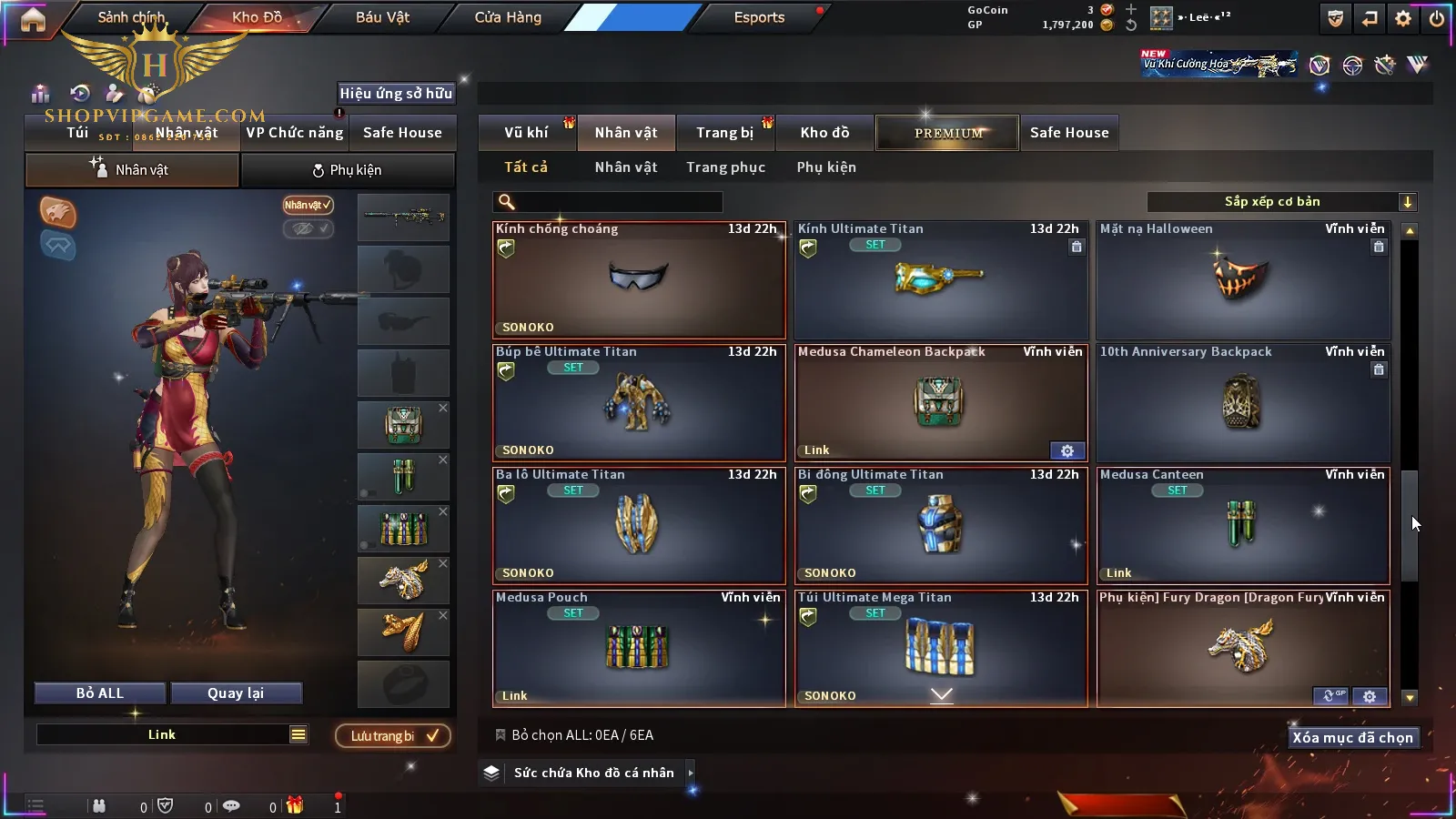Filter items by Trang phục
The height and width of the screenshot is (819, 1456).
pyautogui.click(x=725, y=167)
